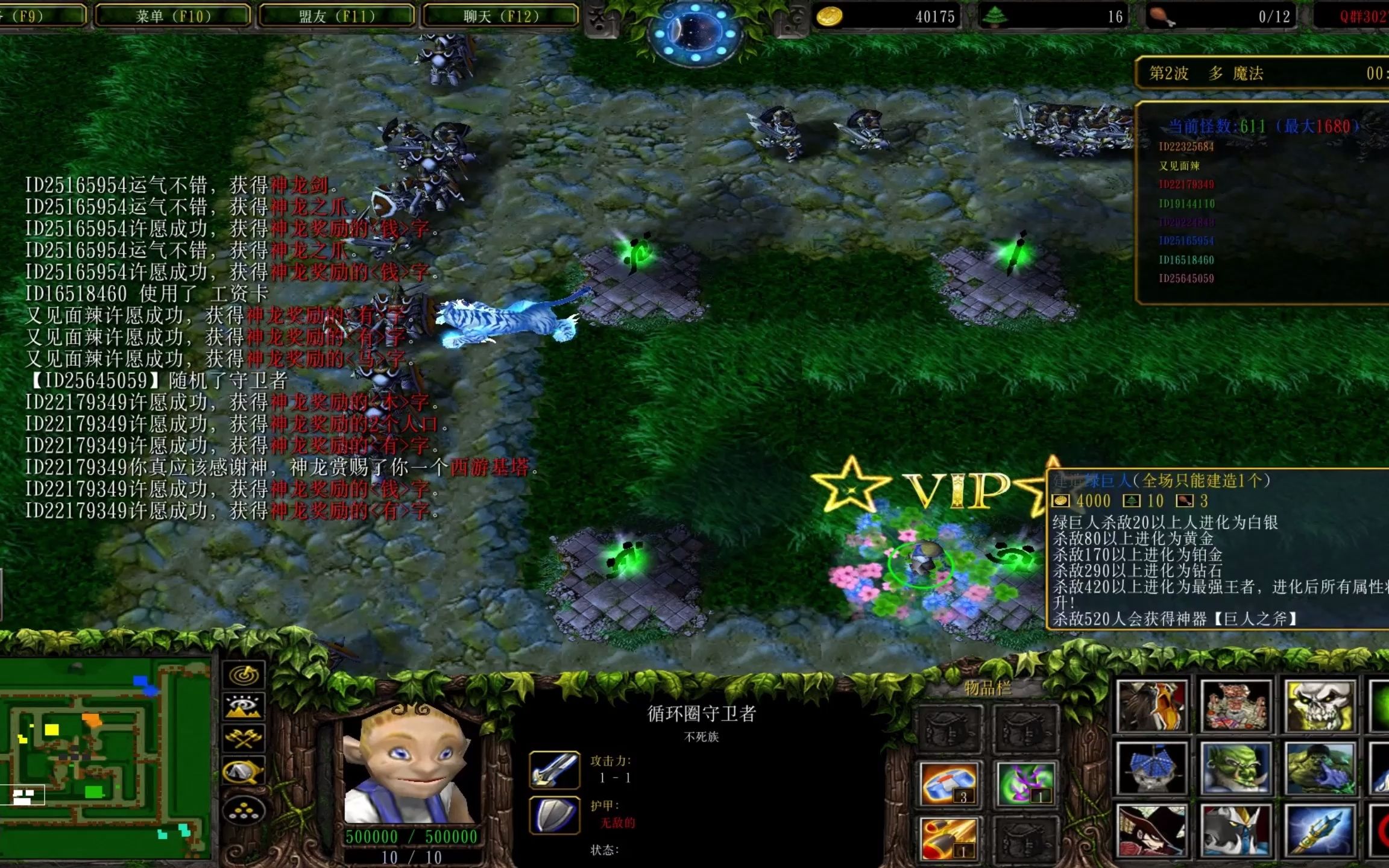The height and width of the screenshot is (868, 1389).
Task: Toggle creep camps with crossed axes icon
Action: (244, 738)
